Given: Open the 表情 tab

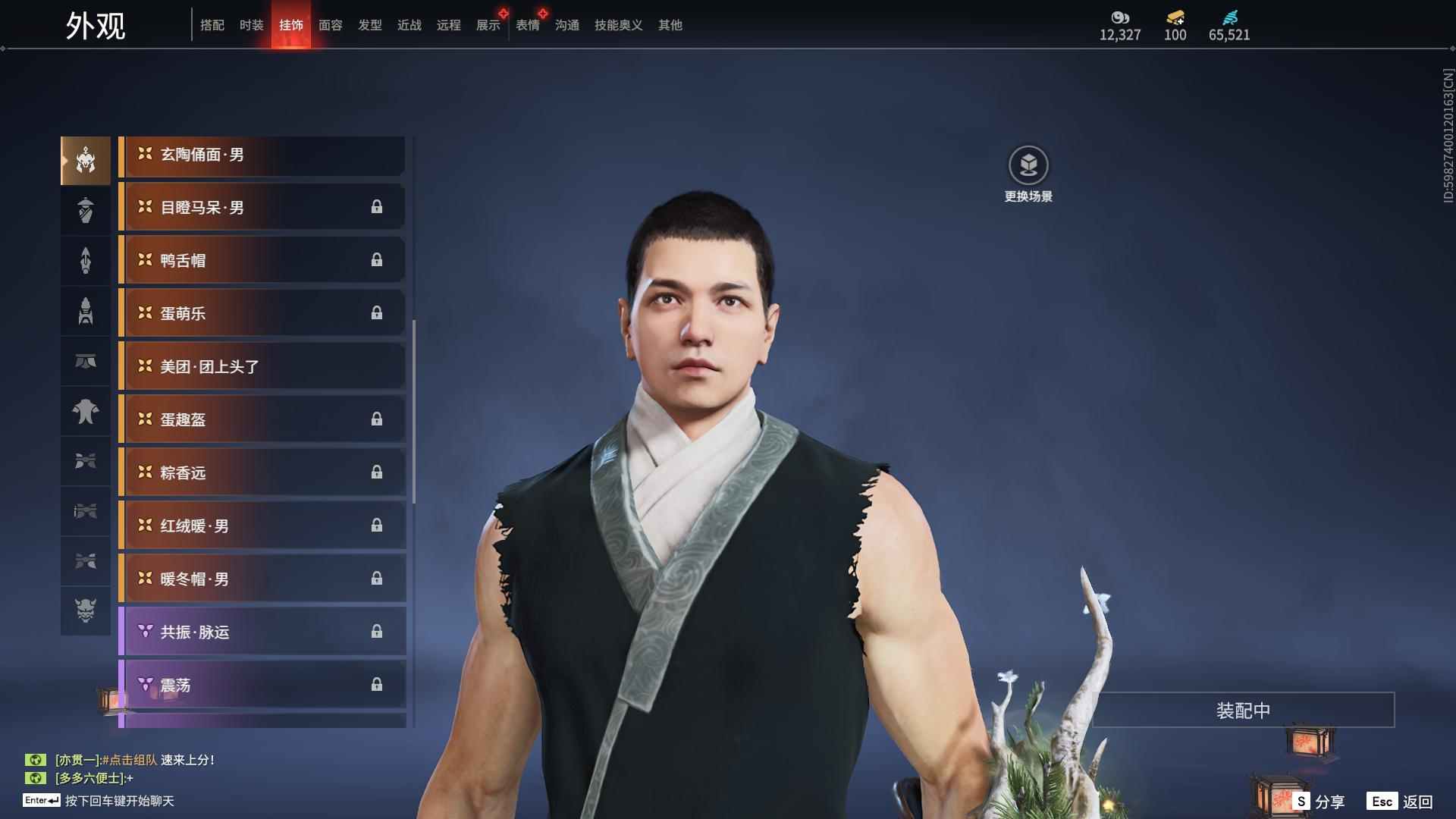Looking at the screenshot, I should [x=527, y=25].
